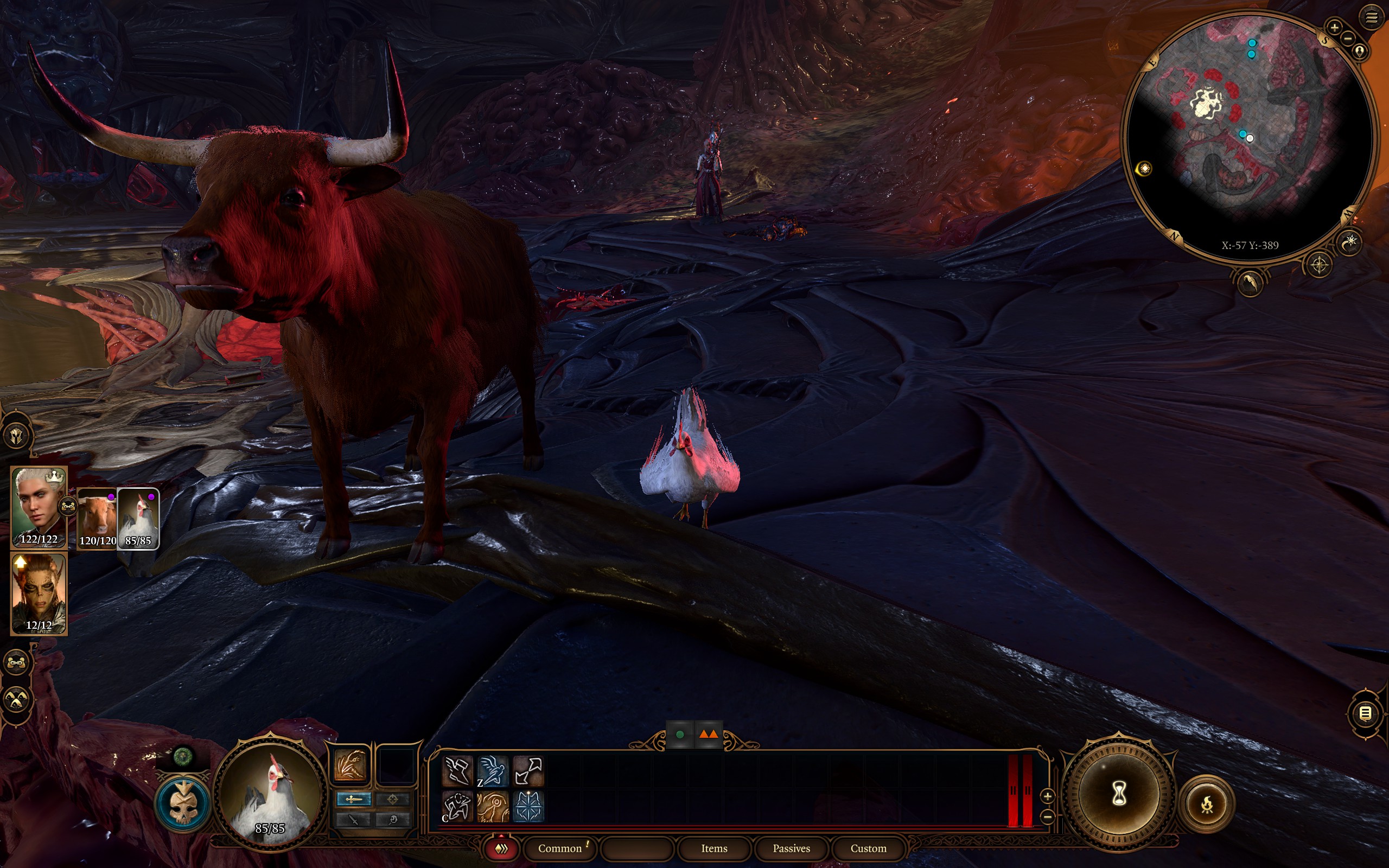Image resolution: width=1389 pixels, height=868 pixels.
Task: Switch to the Custom hotbar tab
Action: pos(868,848)
